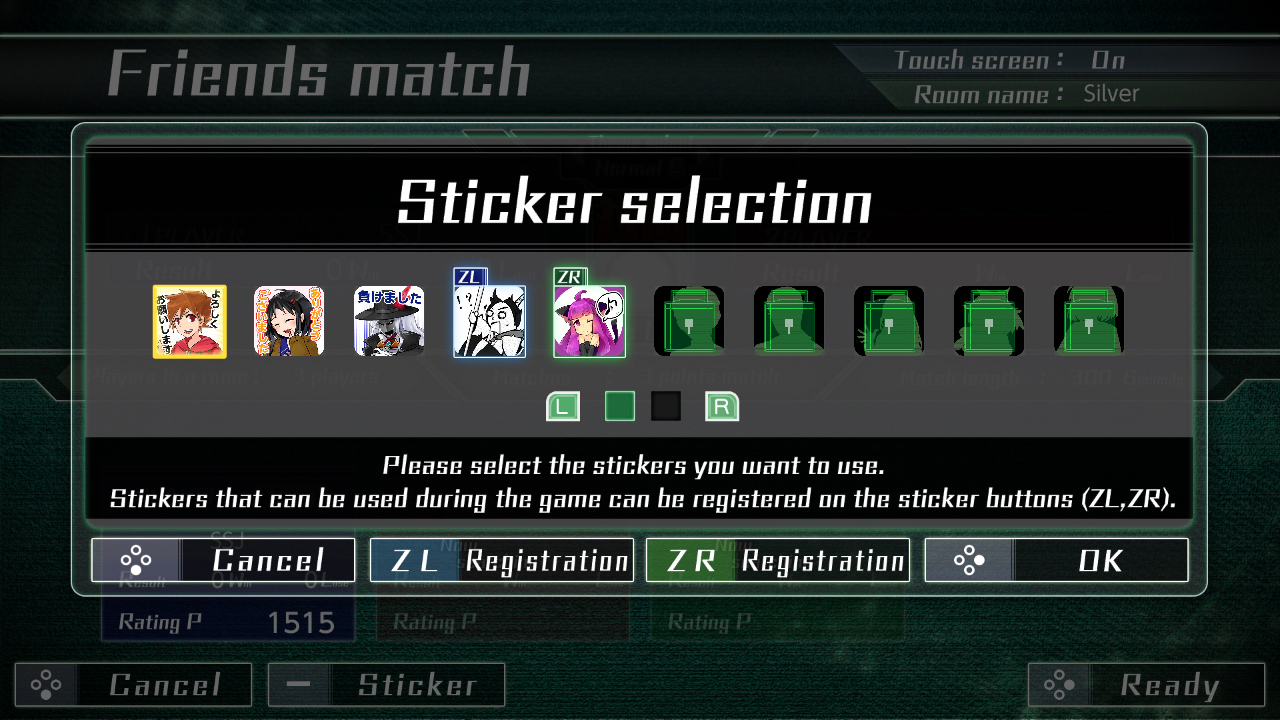Register the sticker to ZL

coord(501,560)
